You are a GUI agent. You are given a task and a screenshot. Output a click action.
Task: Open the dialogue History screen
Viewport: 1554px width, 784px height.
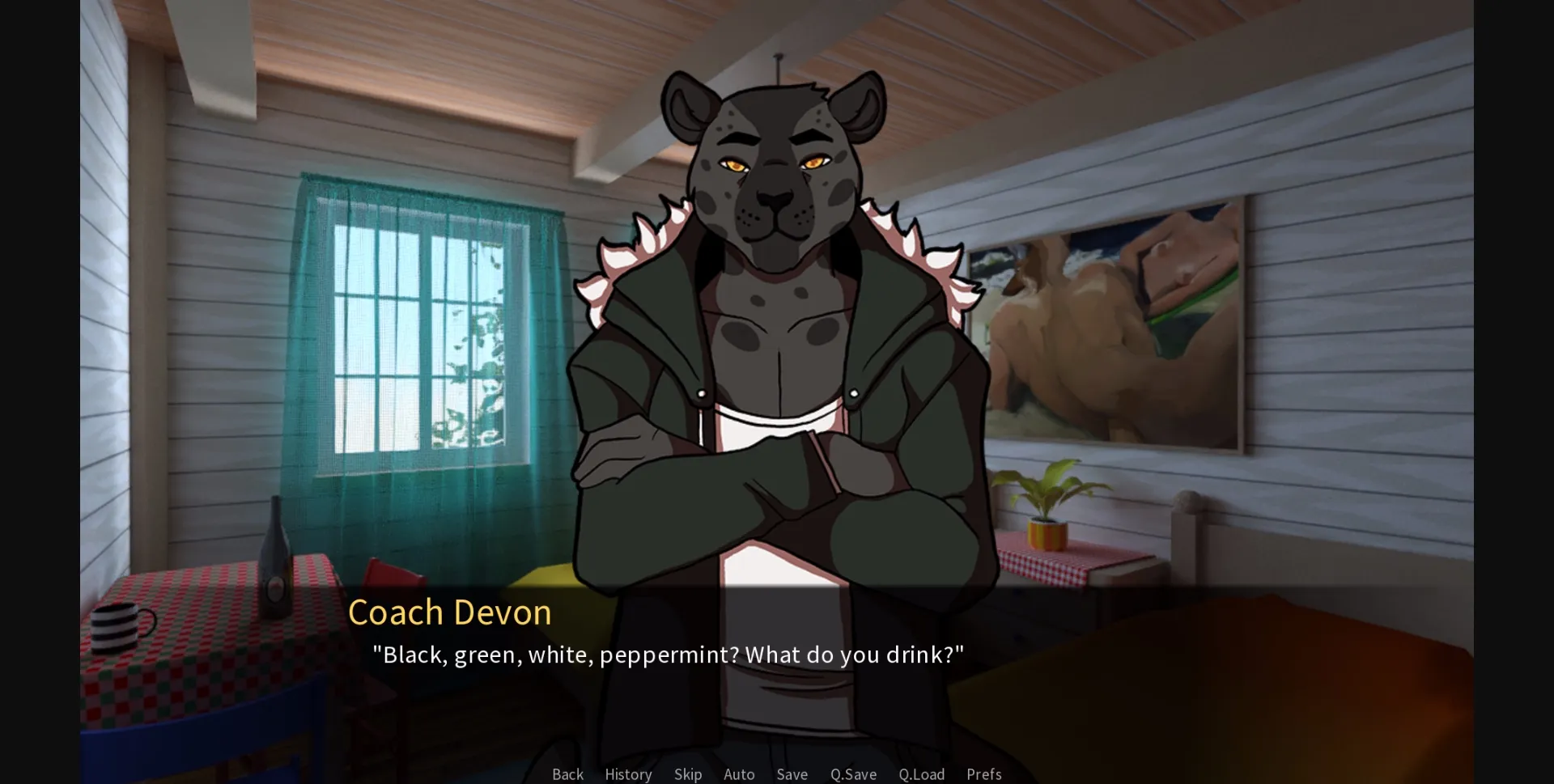click(627, 774)
